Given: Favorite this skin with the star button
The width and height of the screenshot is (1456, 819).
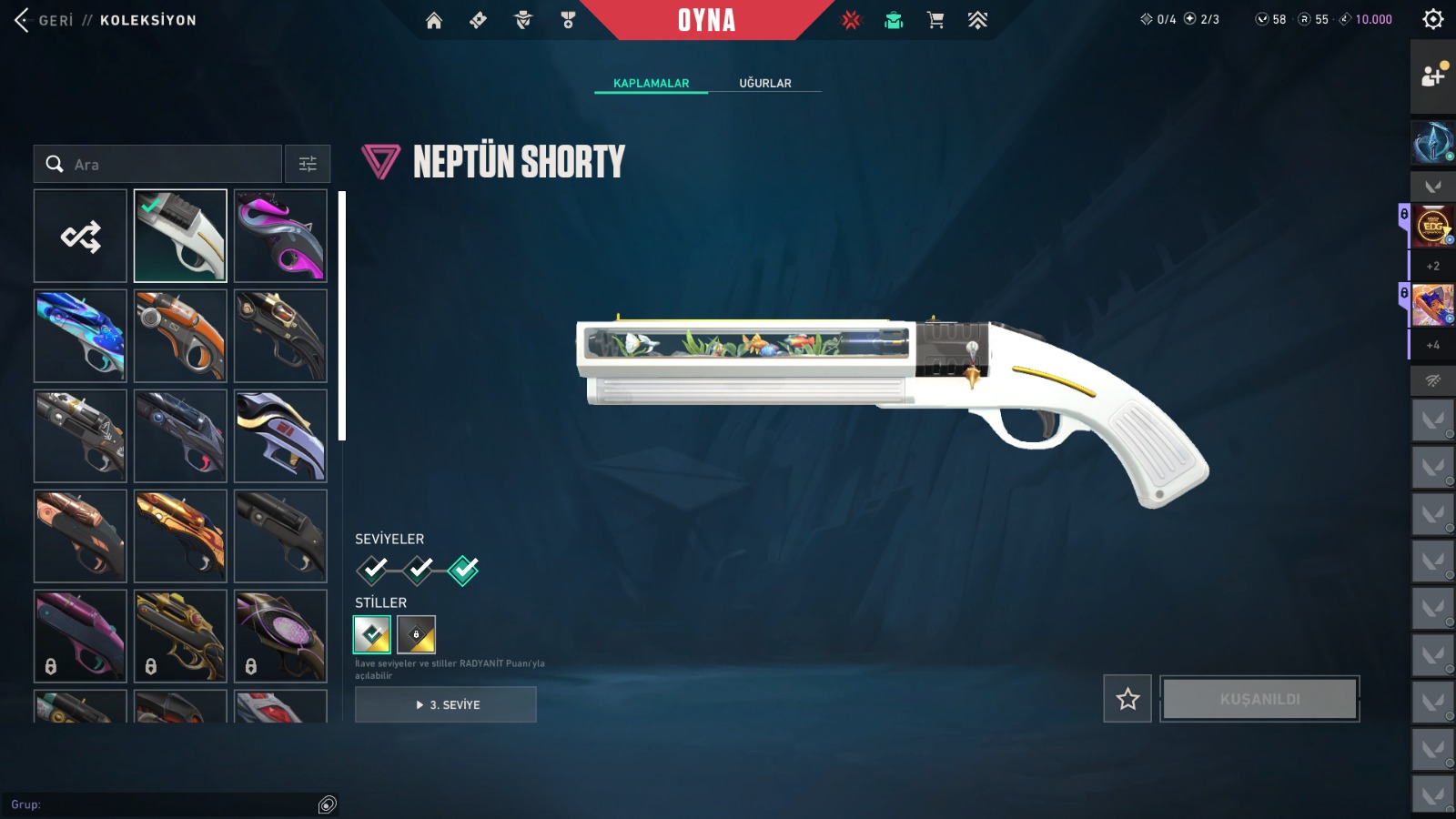Looking at the screenshot, I should click(x=1127, y=699).
